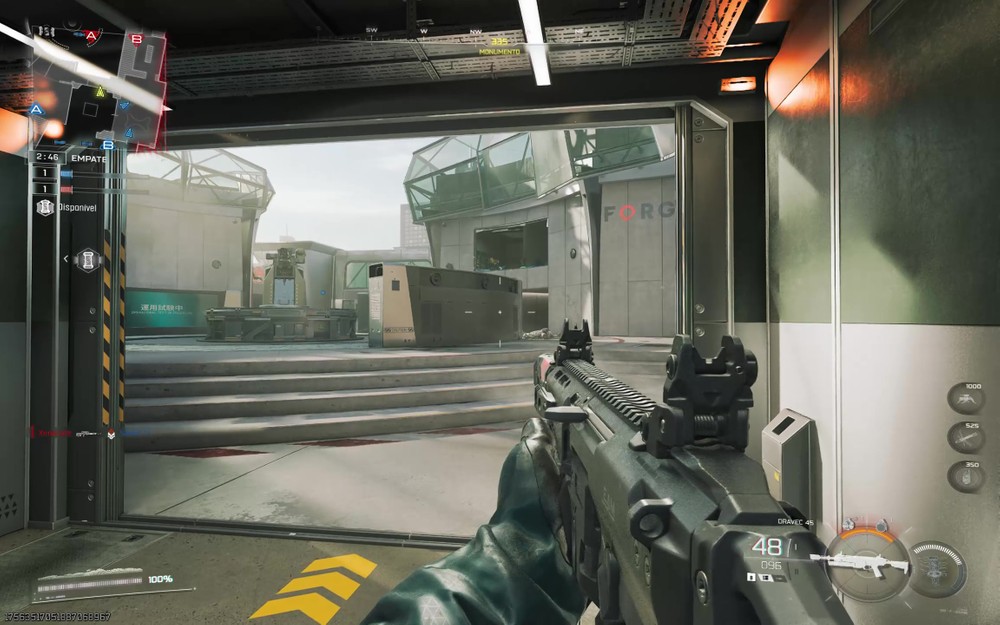Select the 350-point scorestreak icon
Image resolution: width=1000 pixels, height=625 pixels.
click(x=966, y=474)
